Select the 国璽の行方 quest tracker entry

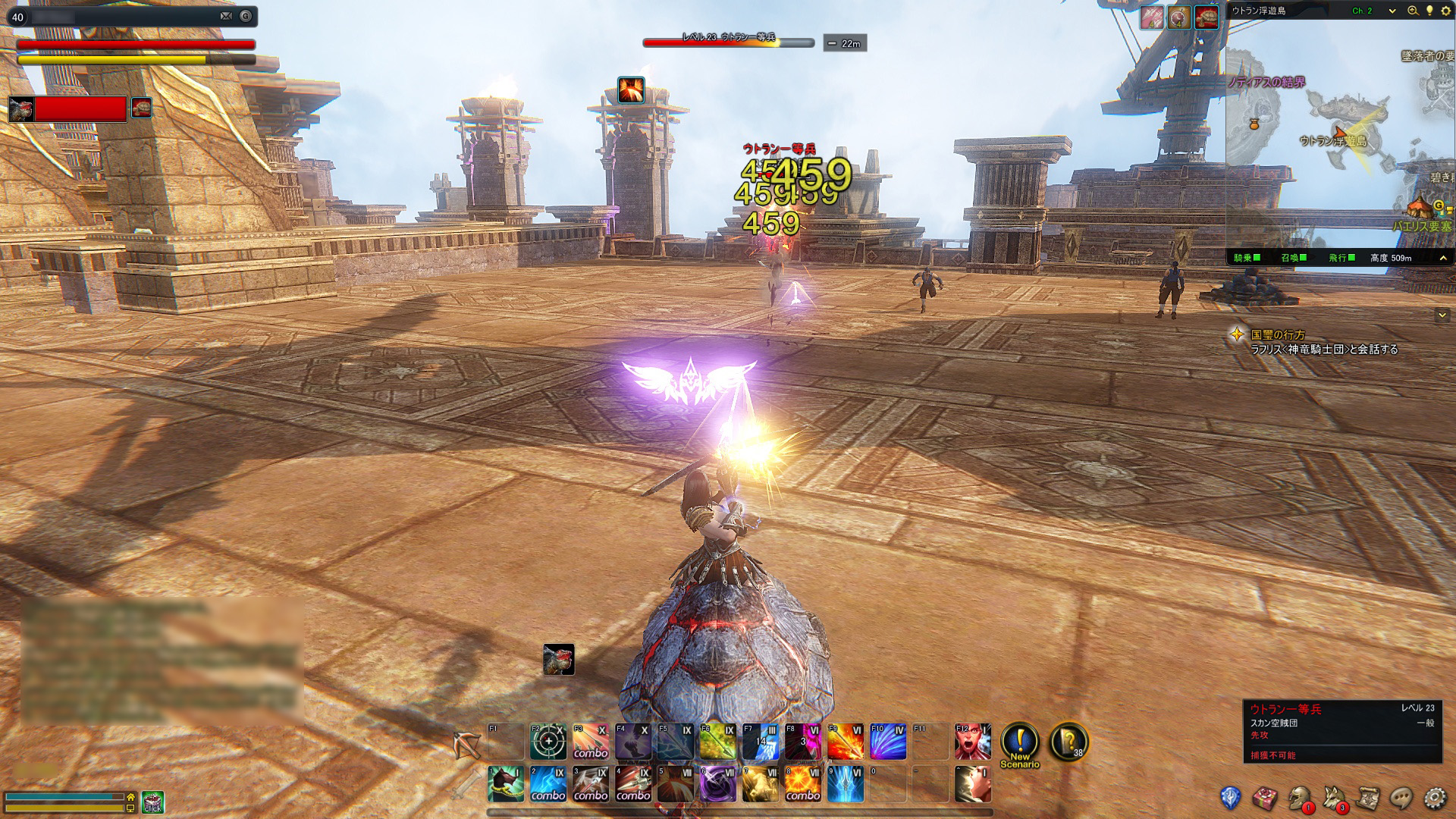coord(1279,334)
